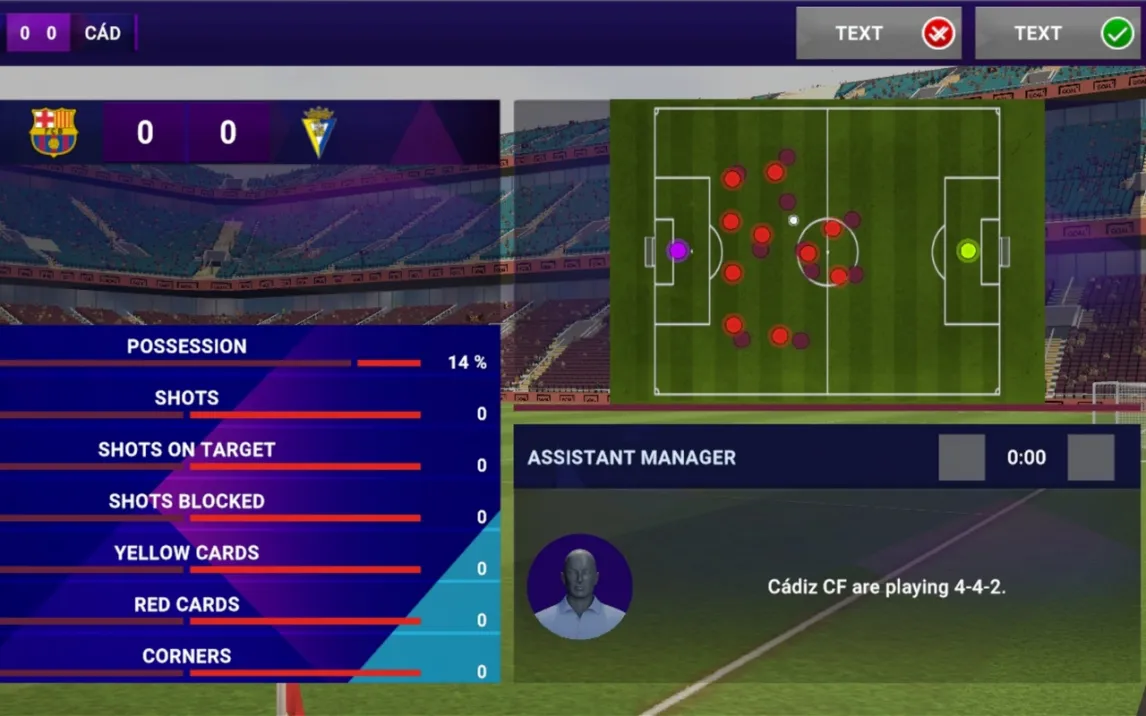Click the TEXT button with red cross

click(878, 34)
